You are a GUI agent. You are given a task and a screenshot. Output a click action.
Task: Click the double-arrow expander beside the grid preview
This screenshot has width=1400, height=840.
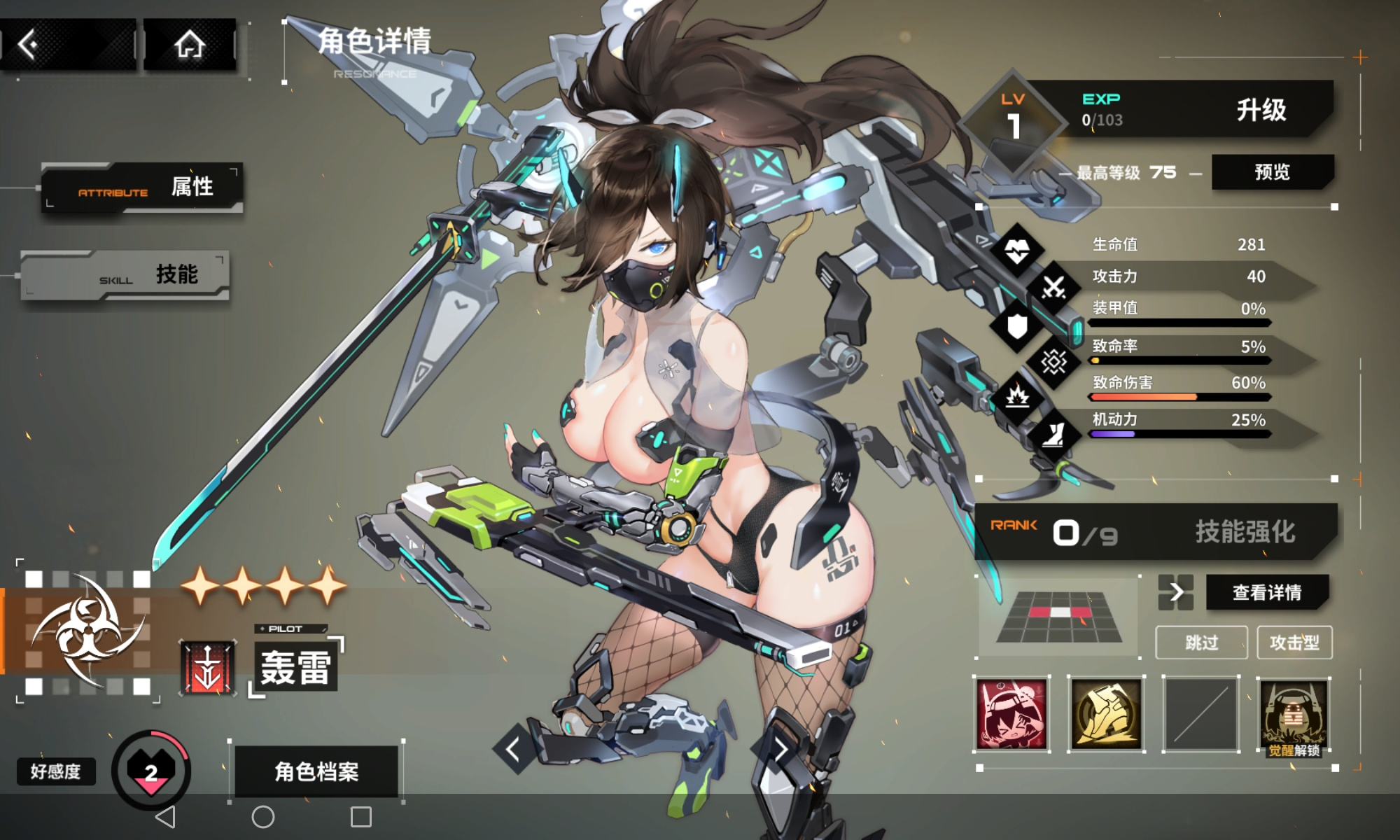pyautogui.click(x=1177, y=591)
